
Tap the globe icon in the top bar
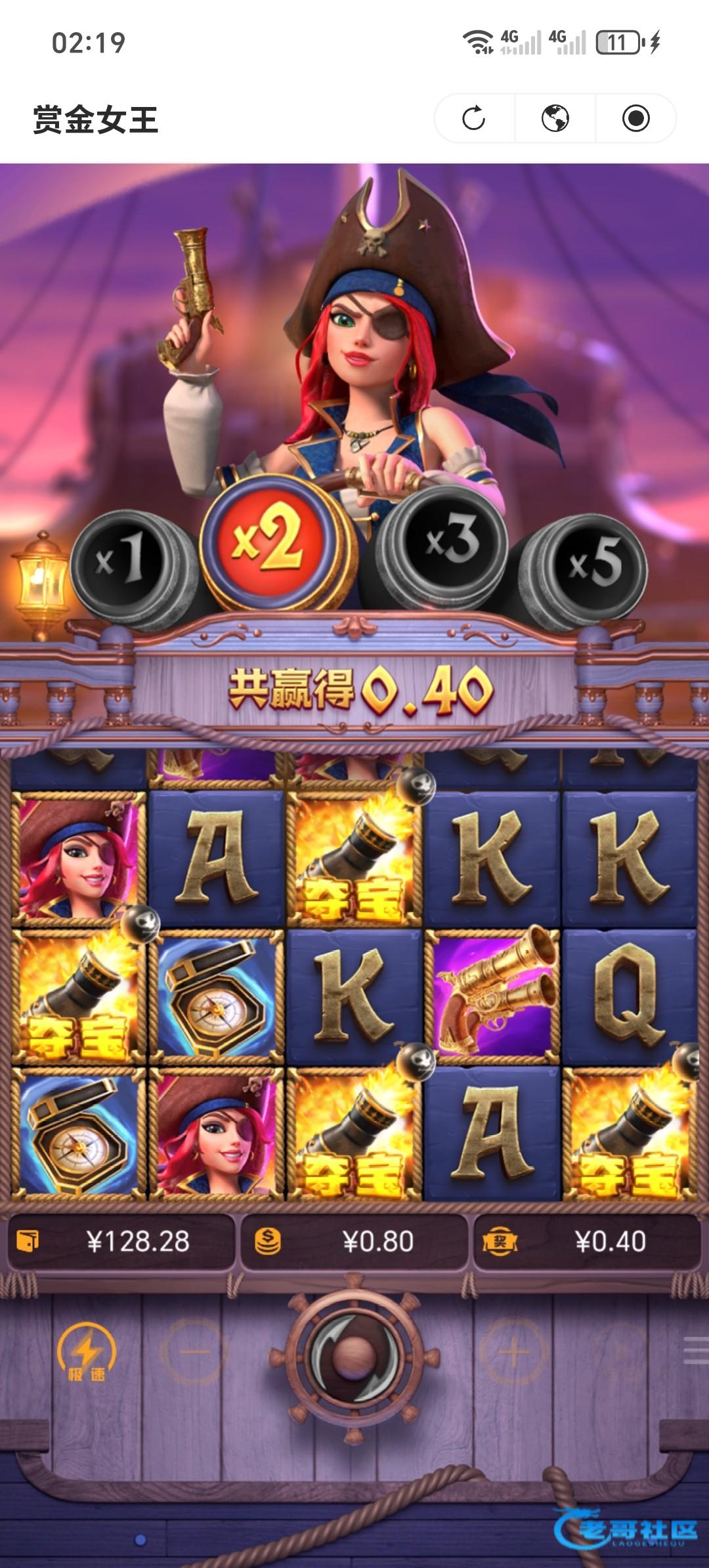(x=555, y=119)
